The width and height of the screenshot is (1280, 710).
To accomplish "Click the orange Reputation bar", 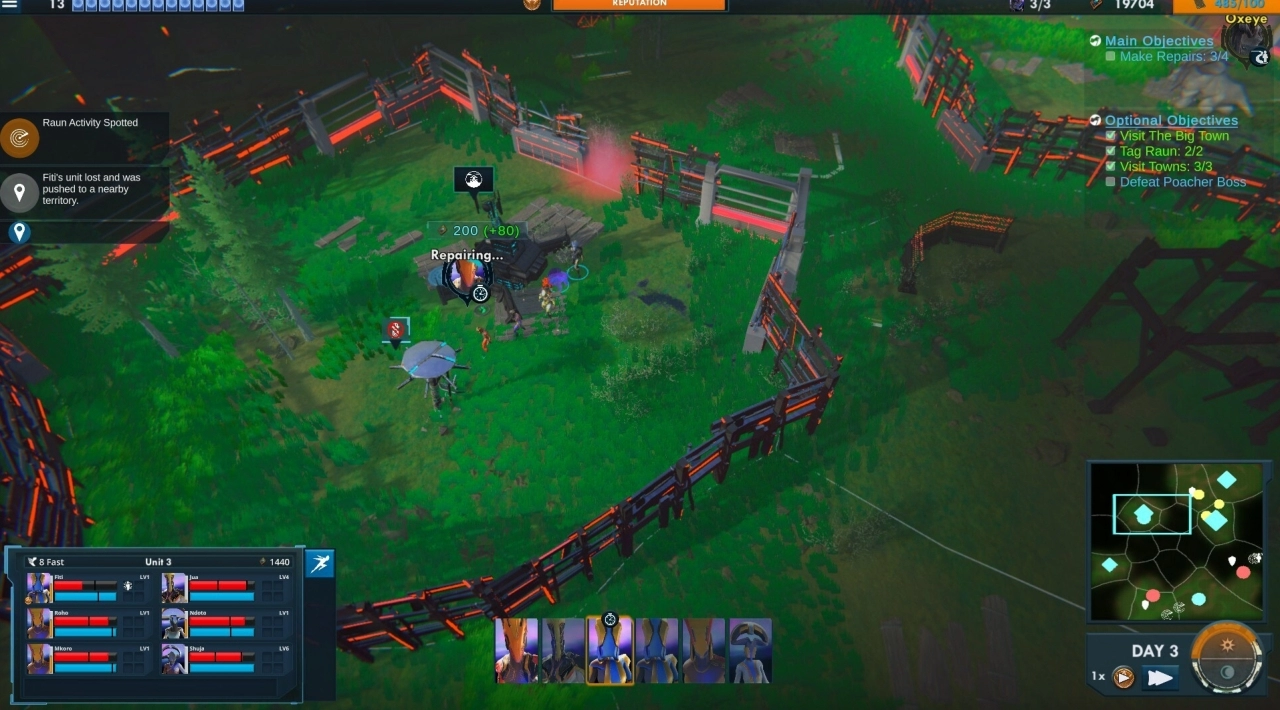I will (639, 5).
